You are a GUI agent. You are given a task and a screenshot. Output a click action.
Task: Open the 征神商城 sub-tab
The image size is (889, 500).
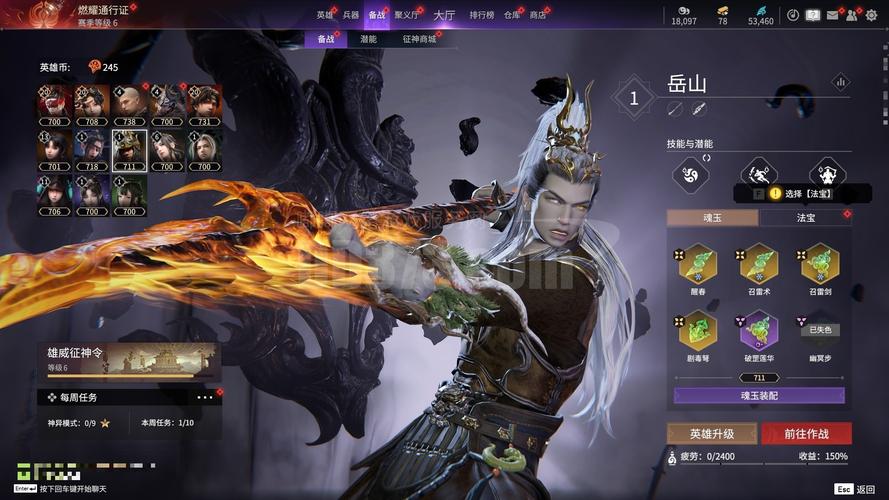point(419,39)
